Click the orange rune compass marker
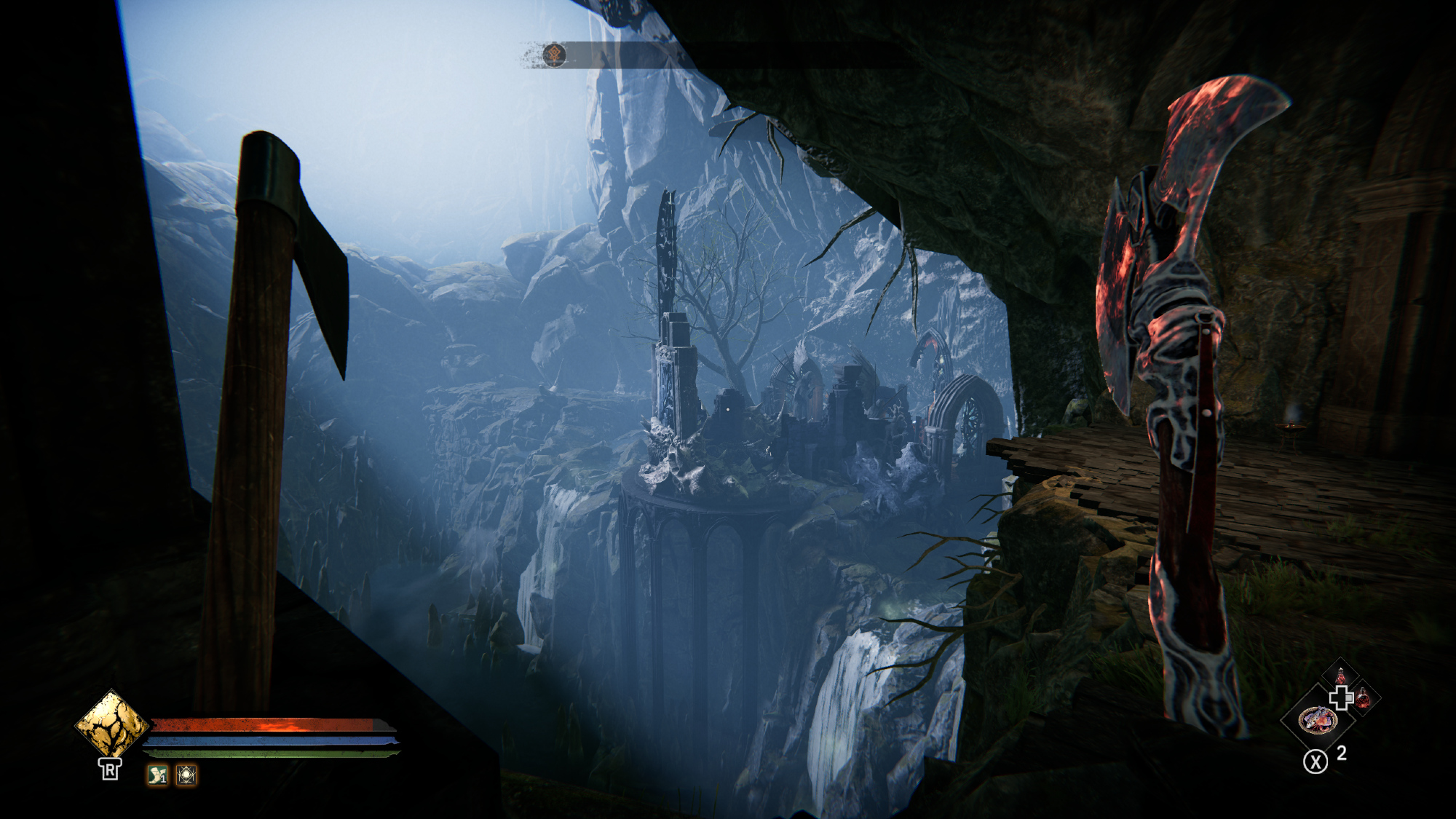The image size is (1456, 819). pyautogui.click(x=555, y=55)
